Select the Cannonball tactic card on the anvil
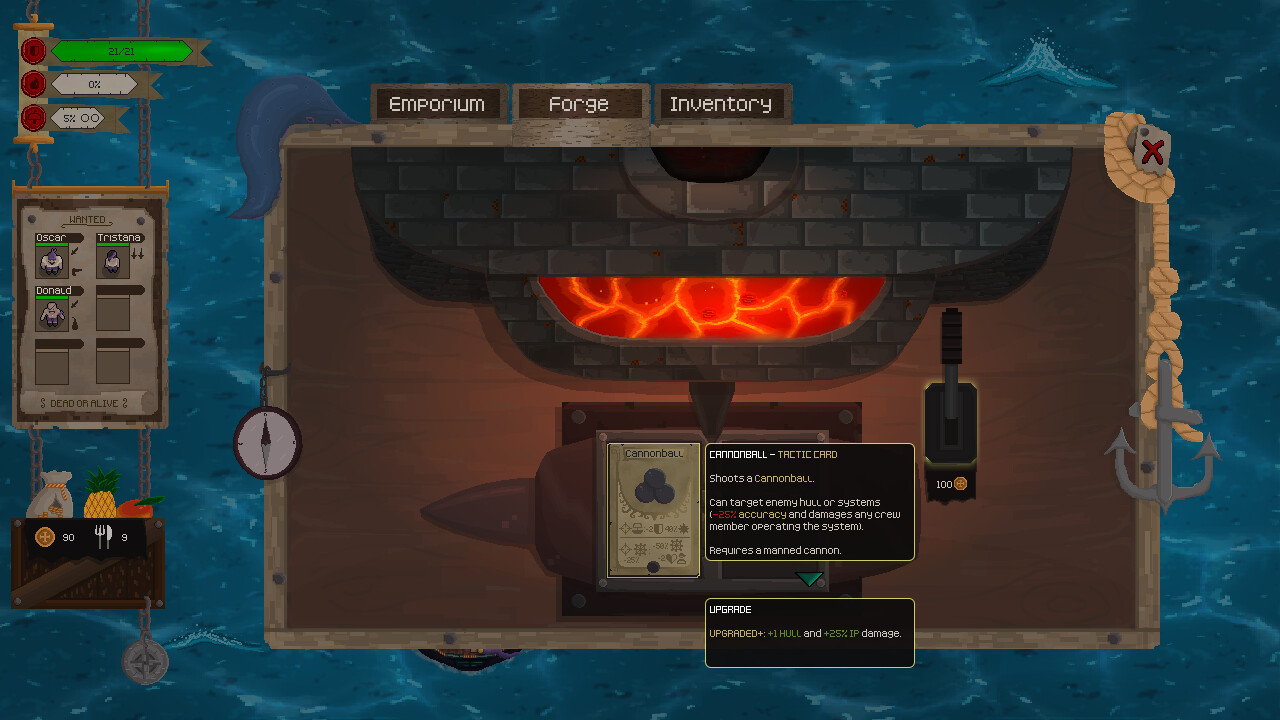Image resolution: width=1280 pixels, height=720 pixels. pyautogui.click(x=652, y=510)
